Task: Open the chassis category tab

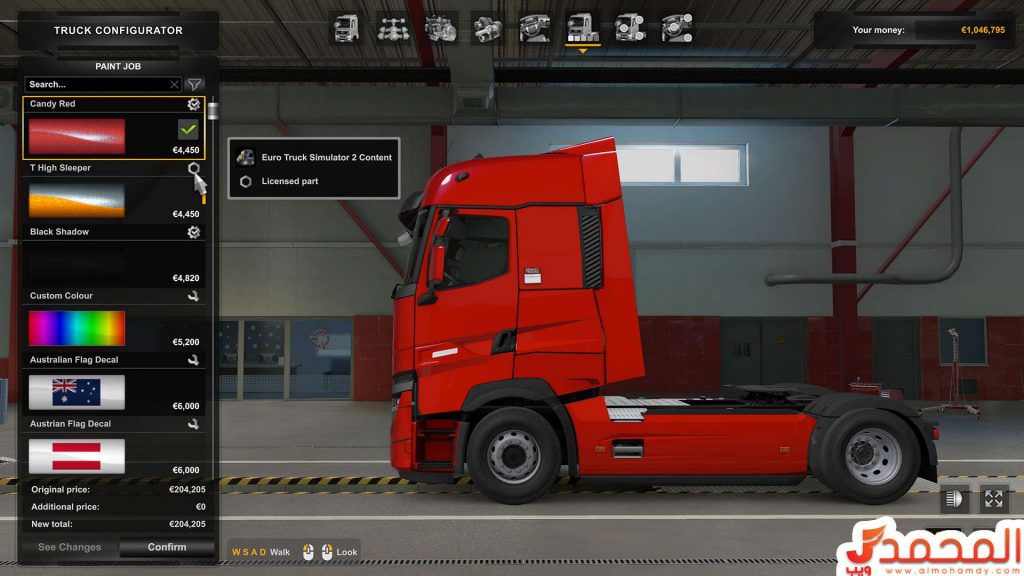Action: point(393,27)
